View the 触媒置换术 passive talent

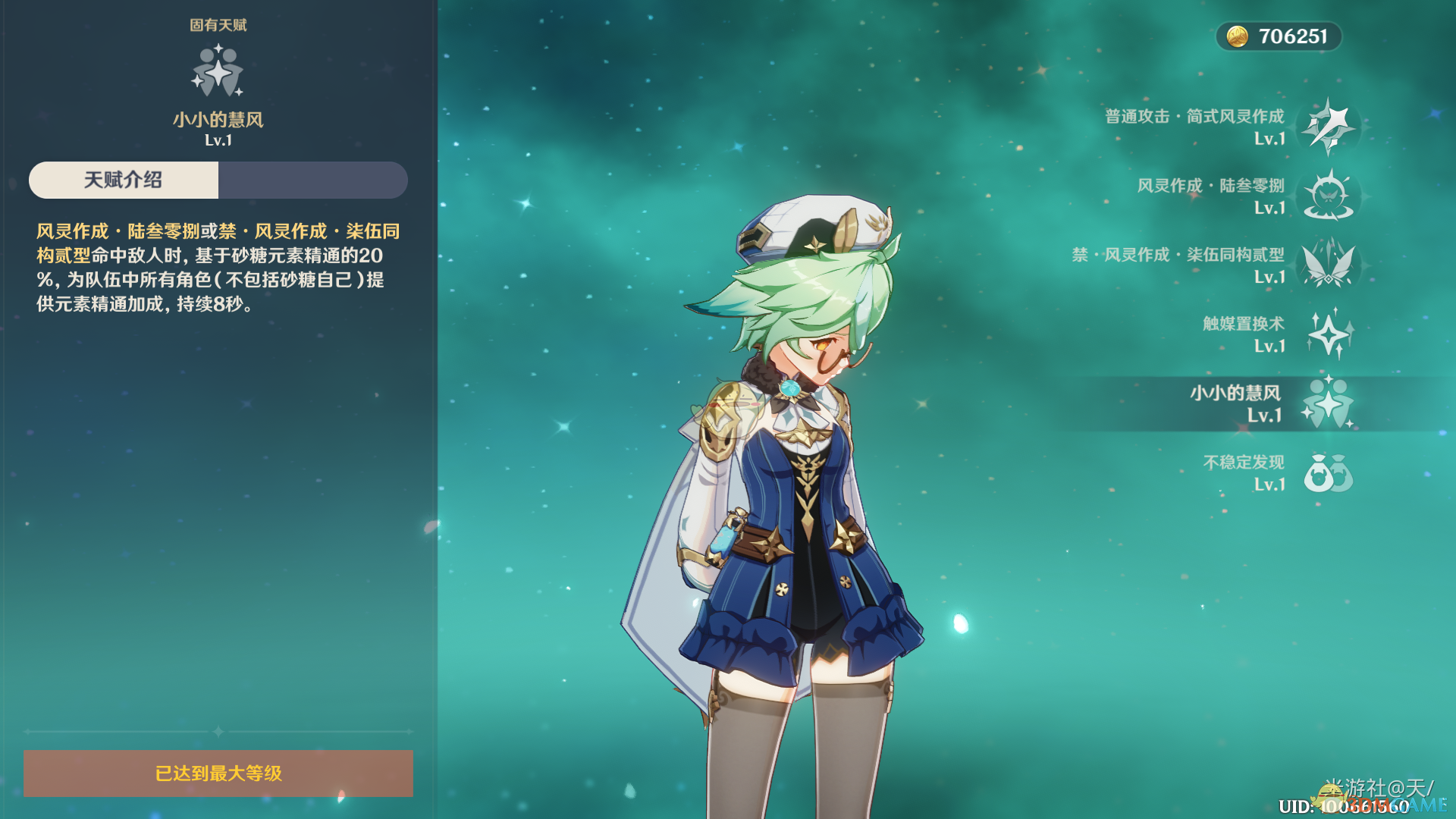point(1329,334)
